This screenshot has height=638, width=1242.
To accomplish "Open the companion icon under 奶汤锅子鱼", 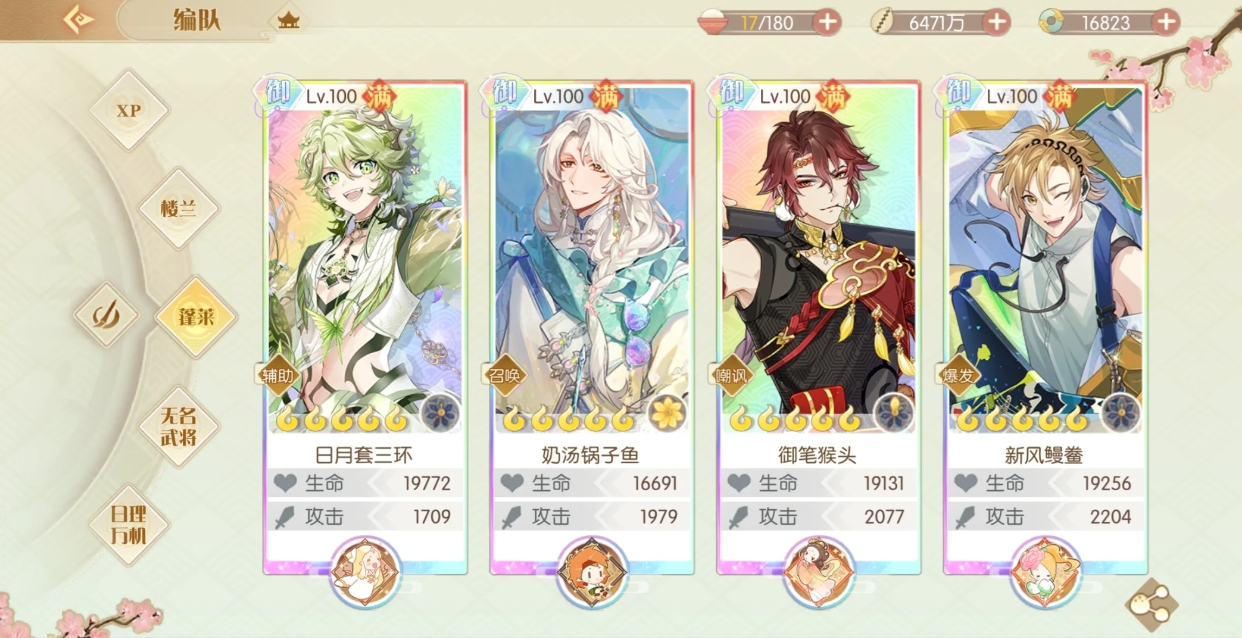I will 592,572.
